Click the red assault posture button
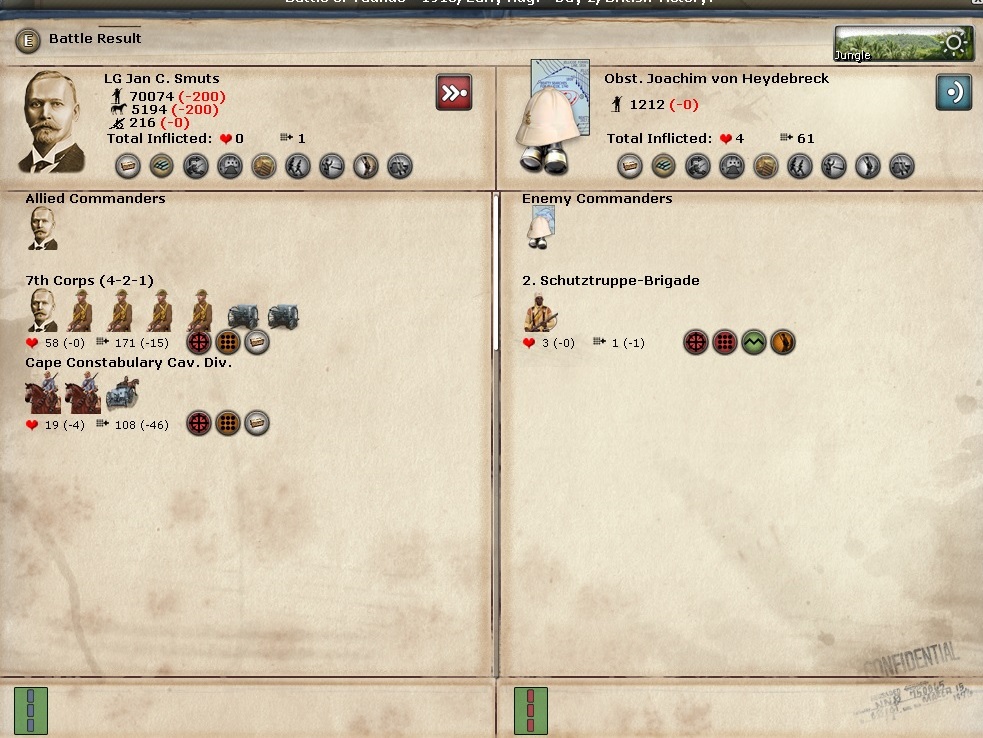Screen dimensions: 983x738 point(453,92)
